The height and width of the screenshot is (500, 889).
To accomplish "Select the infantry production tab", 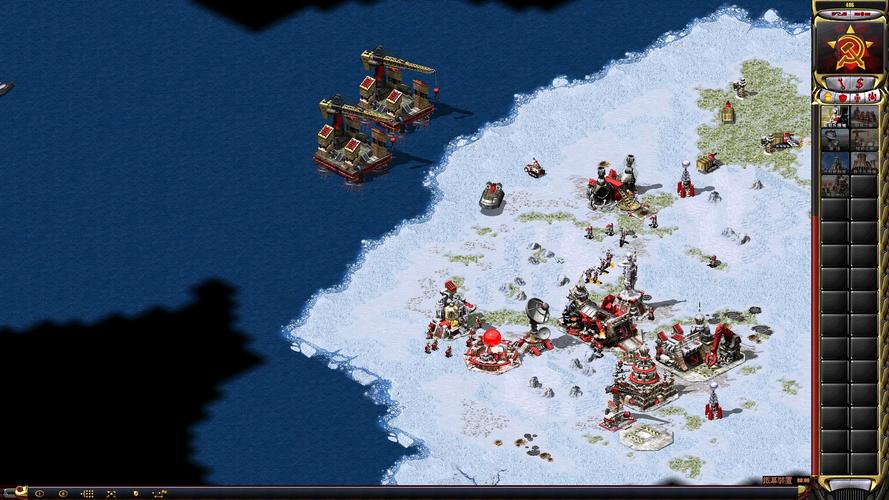I will pos(856,97).
